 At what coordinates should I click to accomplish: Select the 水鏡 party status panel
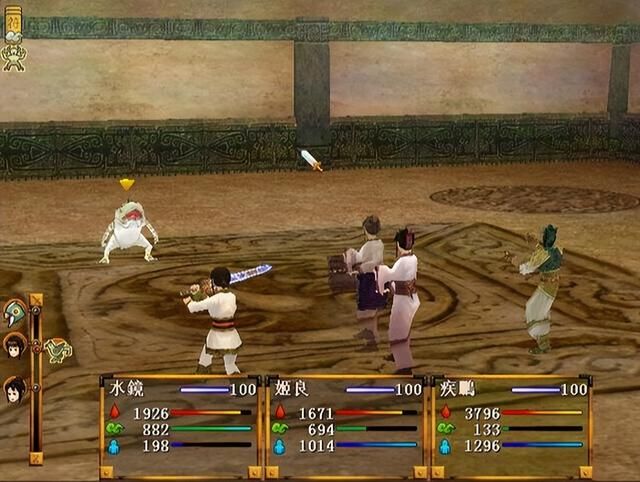click(181, 425)
